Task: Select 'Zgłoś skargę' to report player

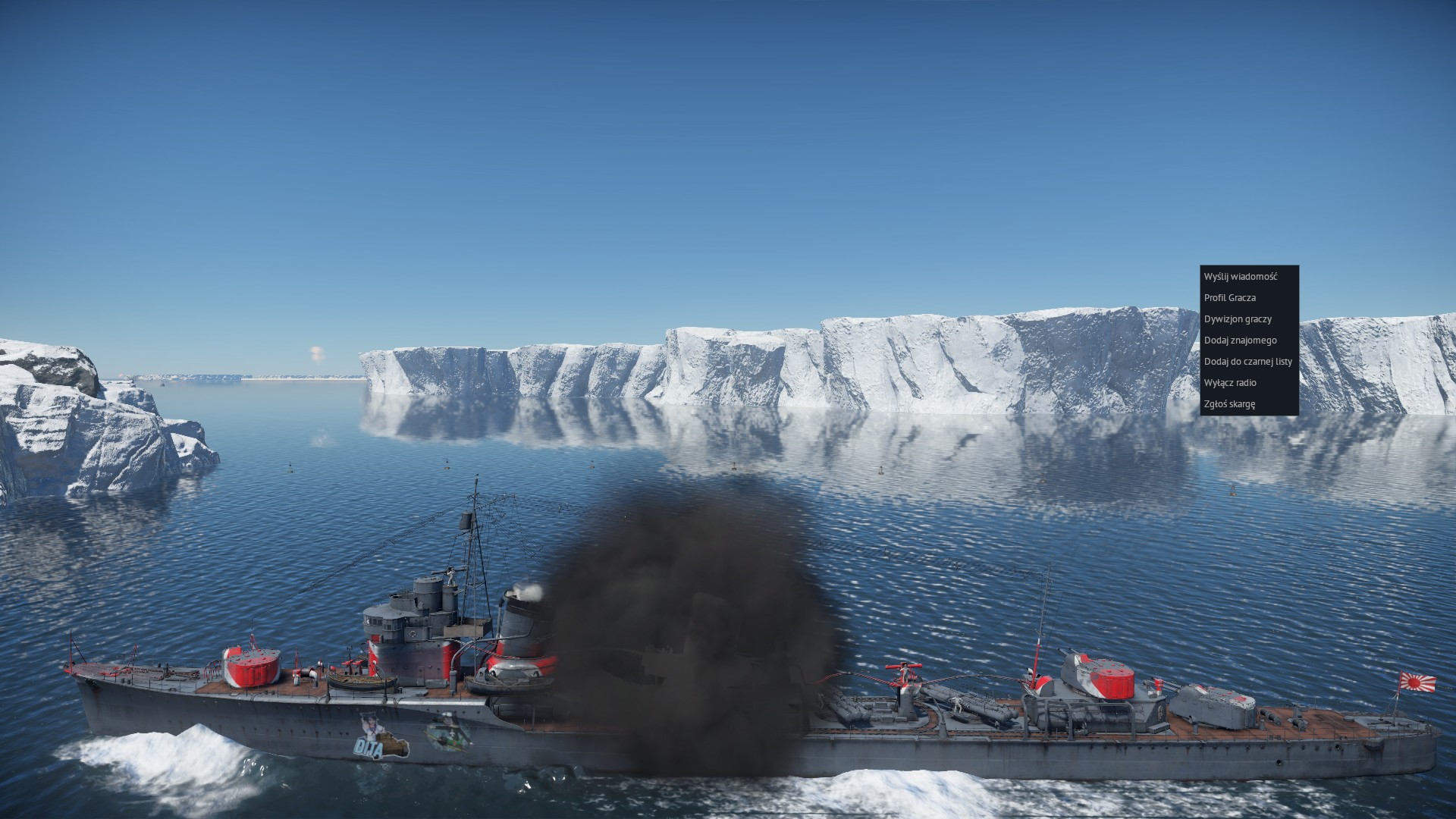Action: [1229, 404]
